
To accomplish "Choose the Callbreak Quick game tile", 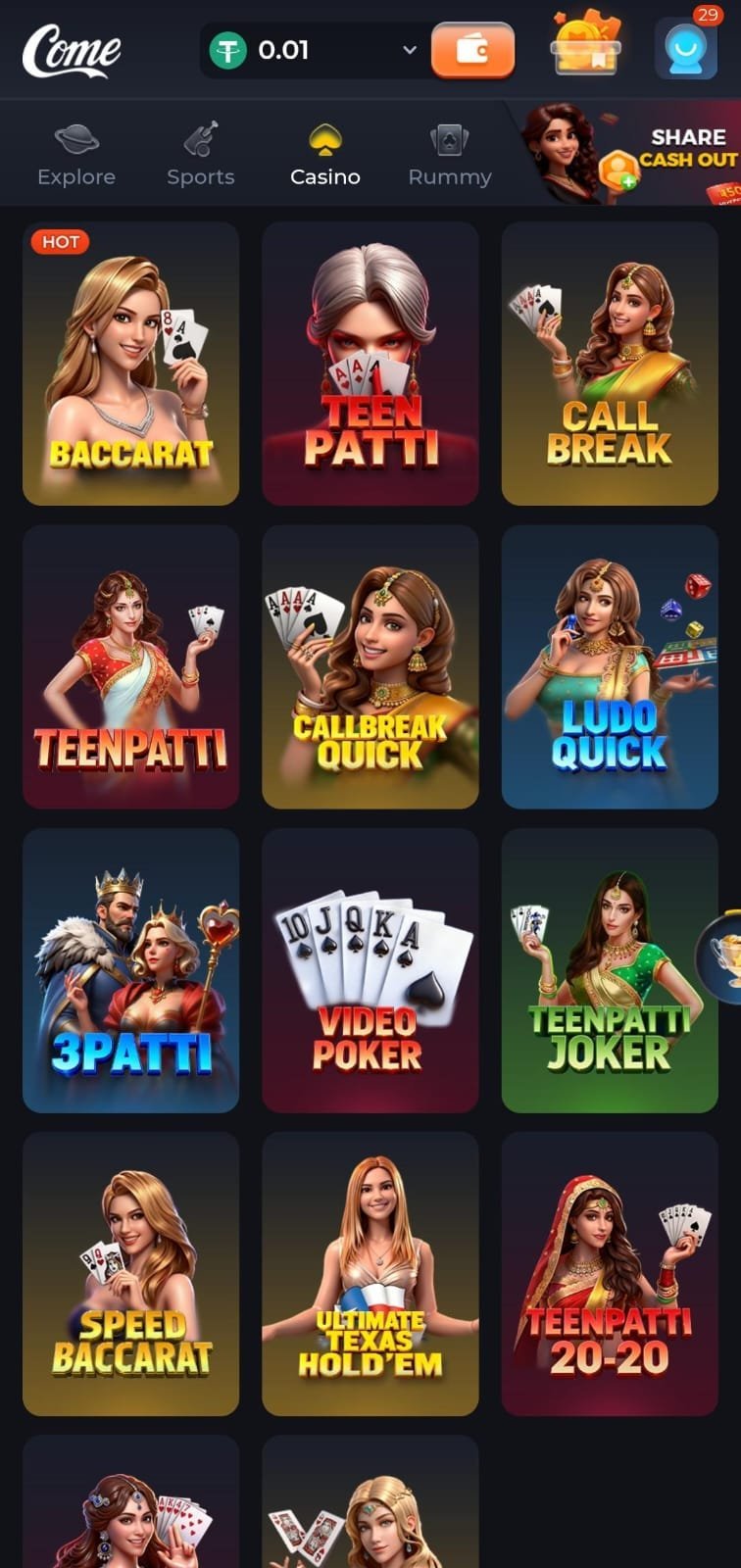I will tap(370, 667).
